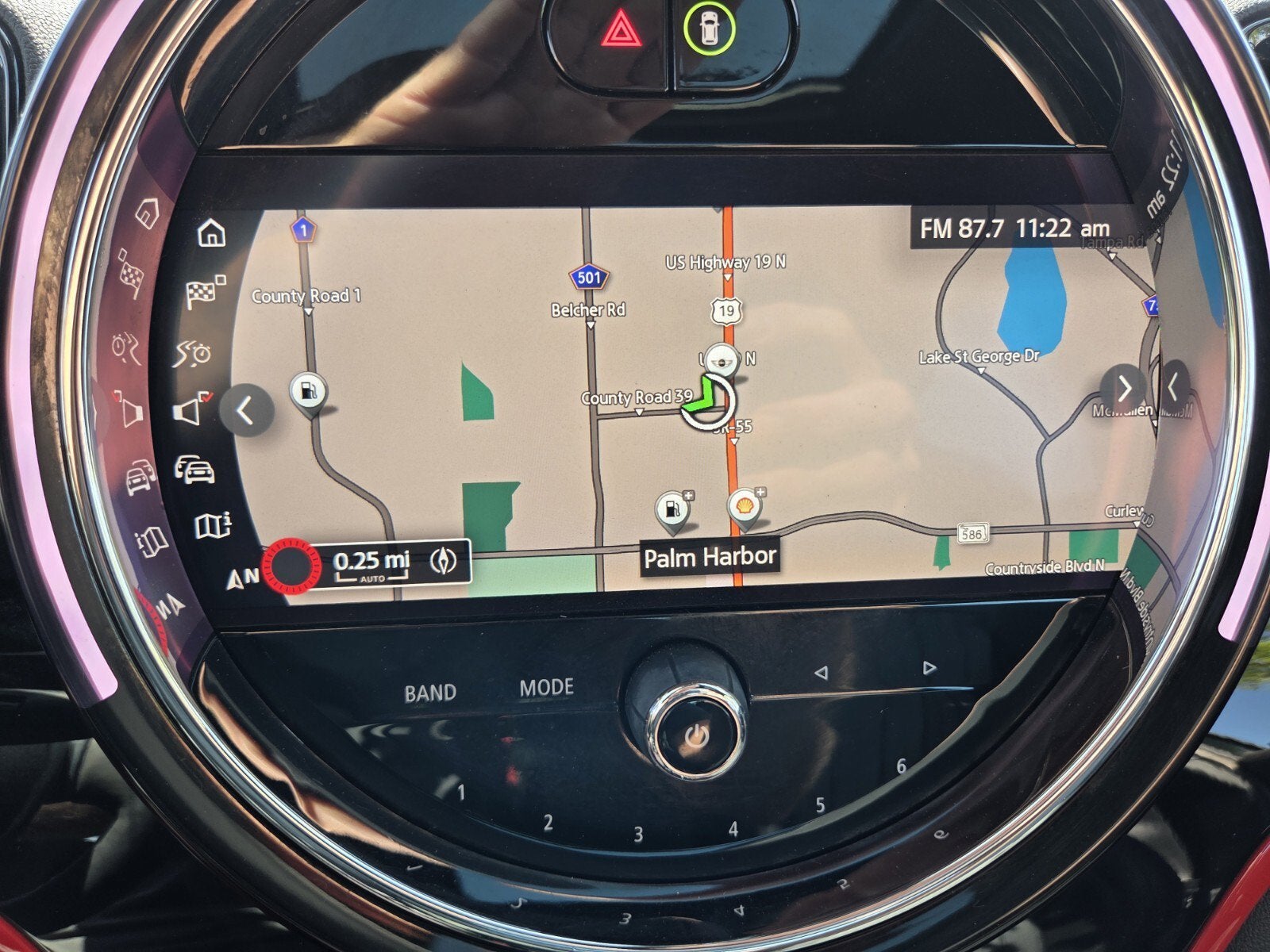Open the sporty driving stopwatch icon
Viewport: 1270px width, 952px height.
pyautogui.click(x=194, y=353)
